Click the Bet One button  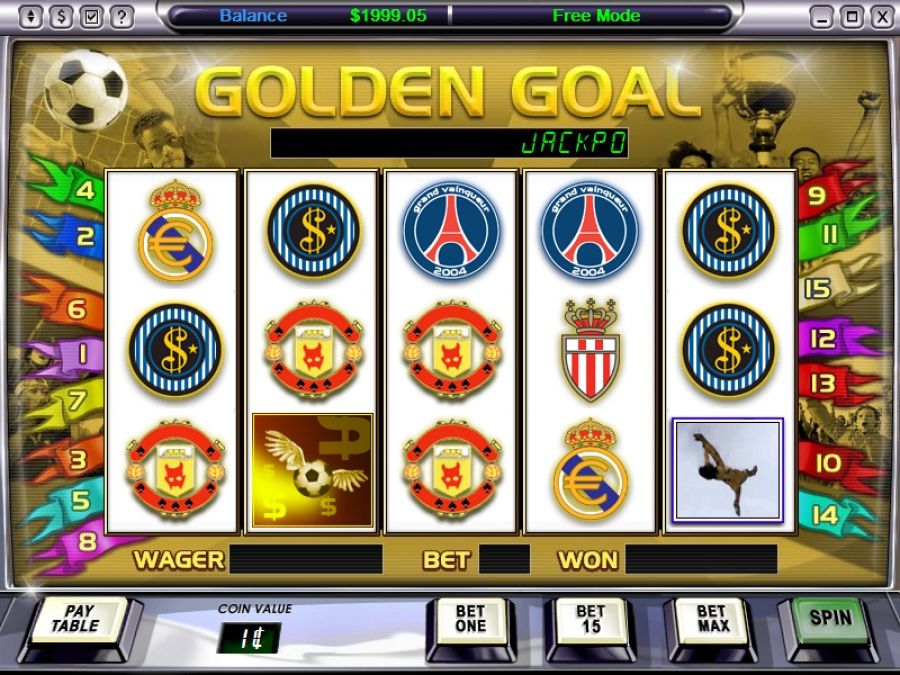tap(470, 619)
